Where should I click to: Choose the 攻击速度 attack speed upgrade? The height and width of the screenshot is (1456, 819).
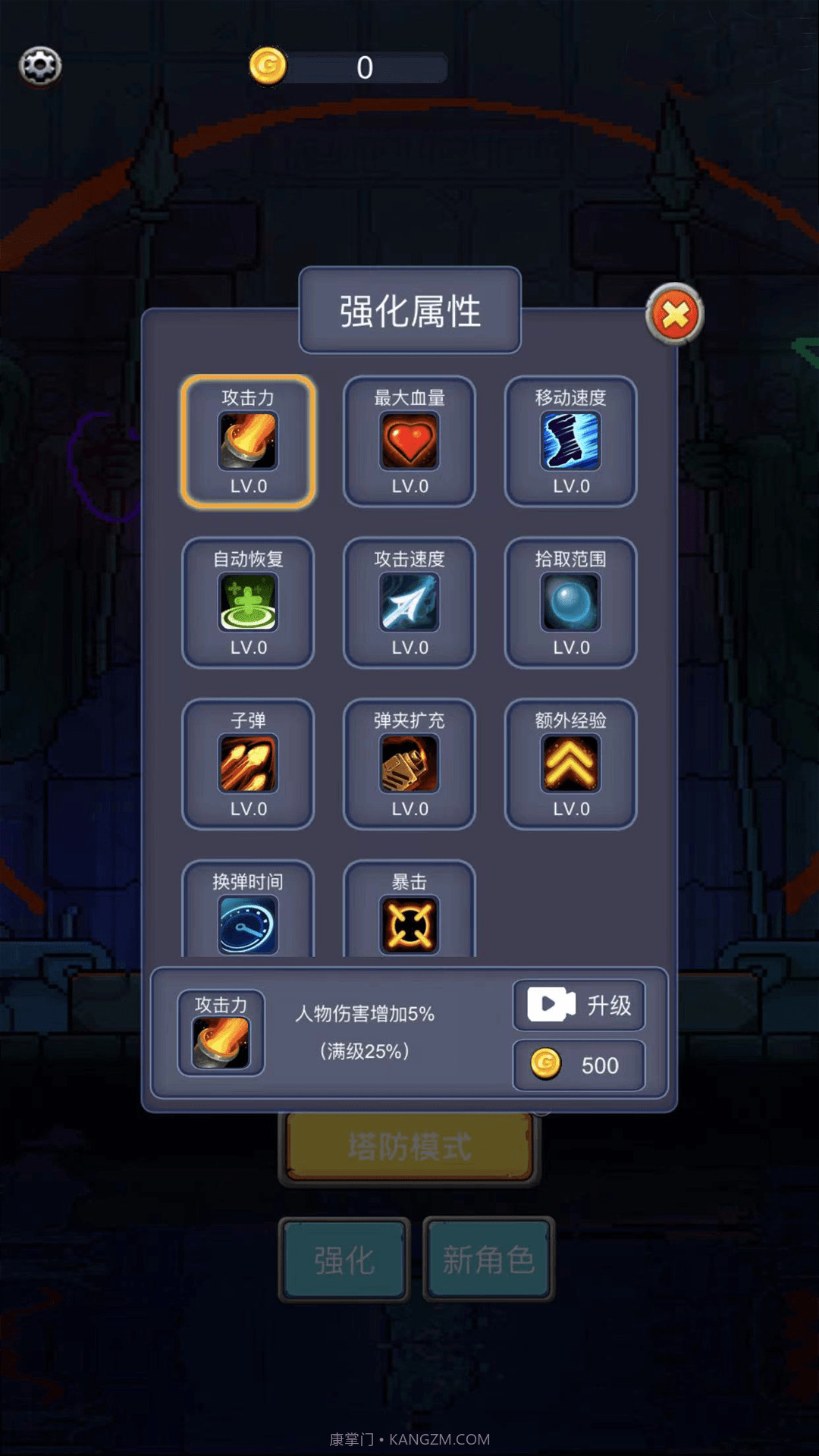(409, 603)
